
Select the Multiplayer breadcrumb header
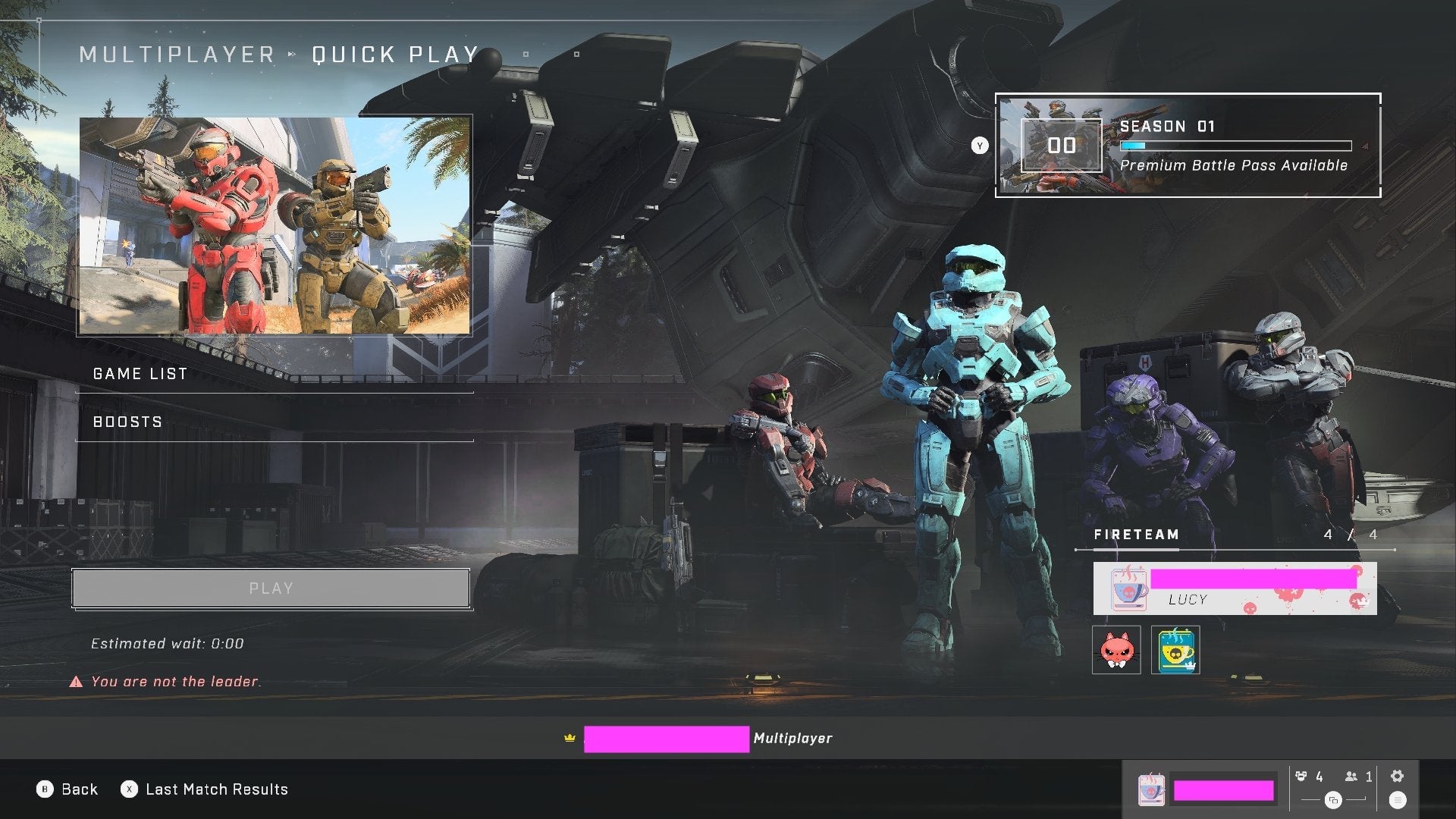coord(178,54)
